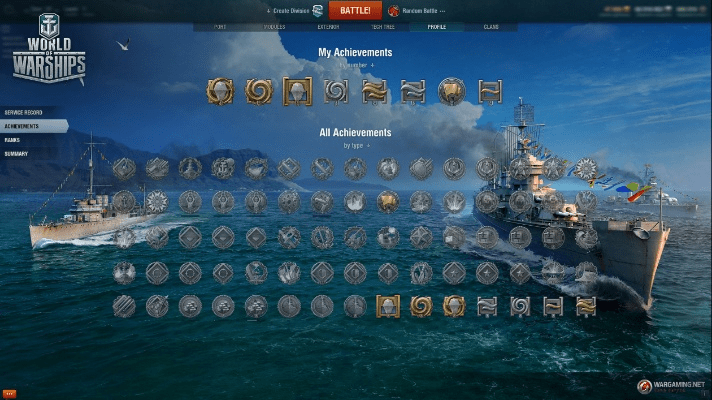Click the orange BATTLE! button
712x400 pixels.
(355, 10)
